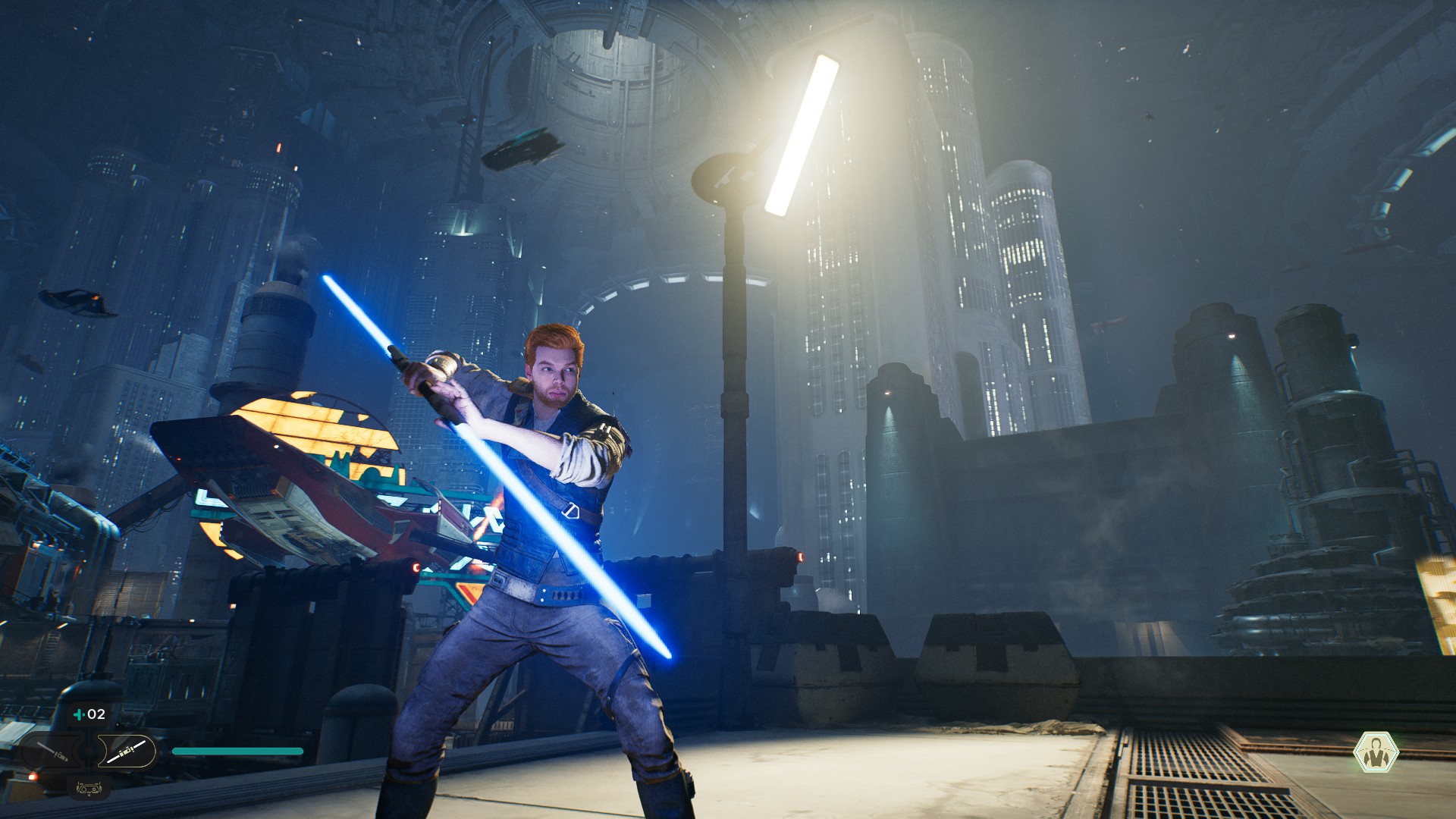Screen dimensions: 1456x819
Task: Click the hexagonal character silhouette icon
Action: pos(1376,752)
